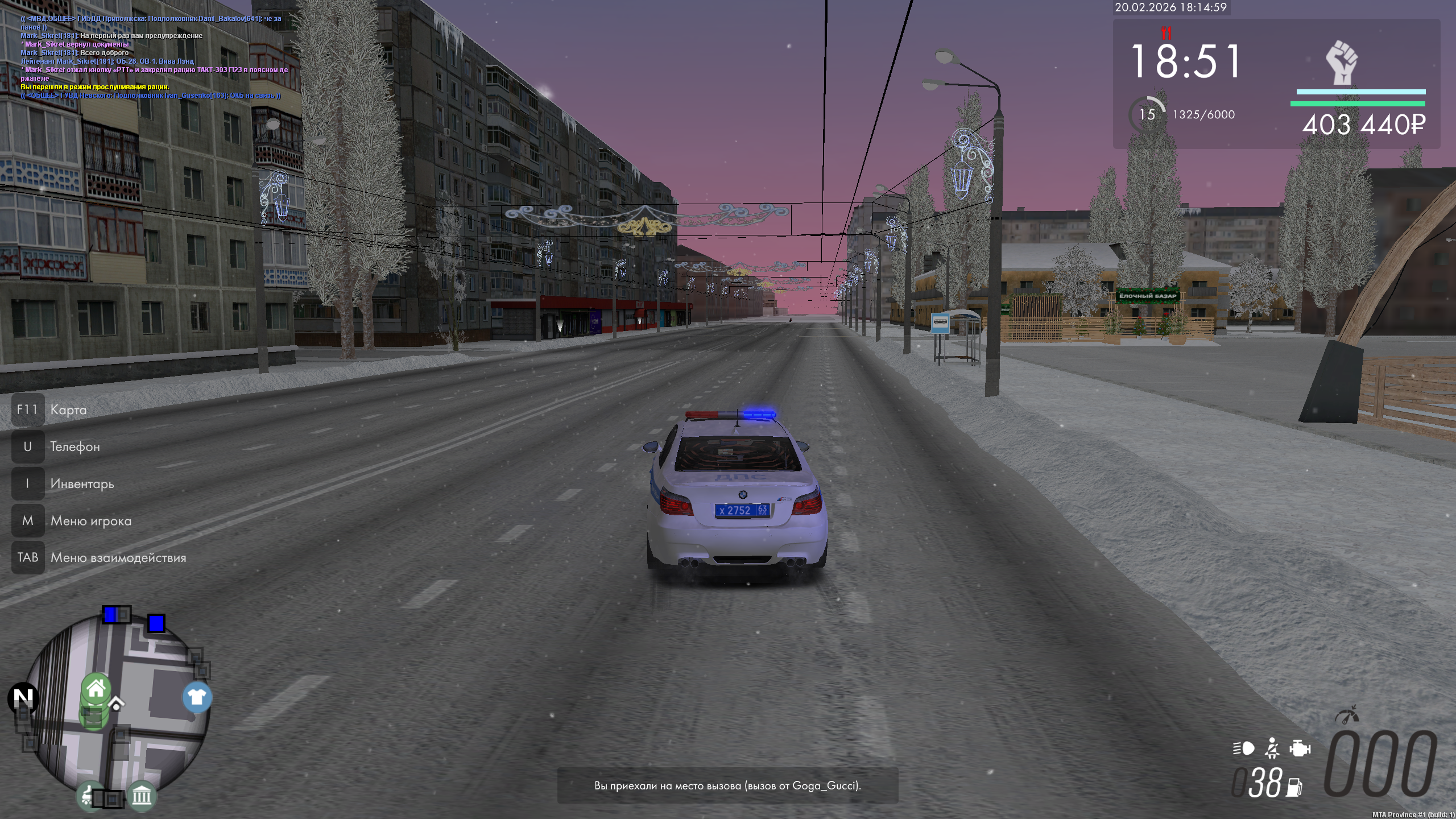Open Меню игрока player menu
The width and height of the screenshot is (1456, 819).
pos(90,520)
